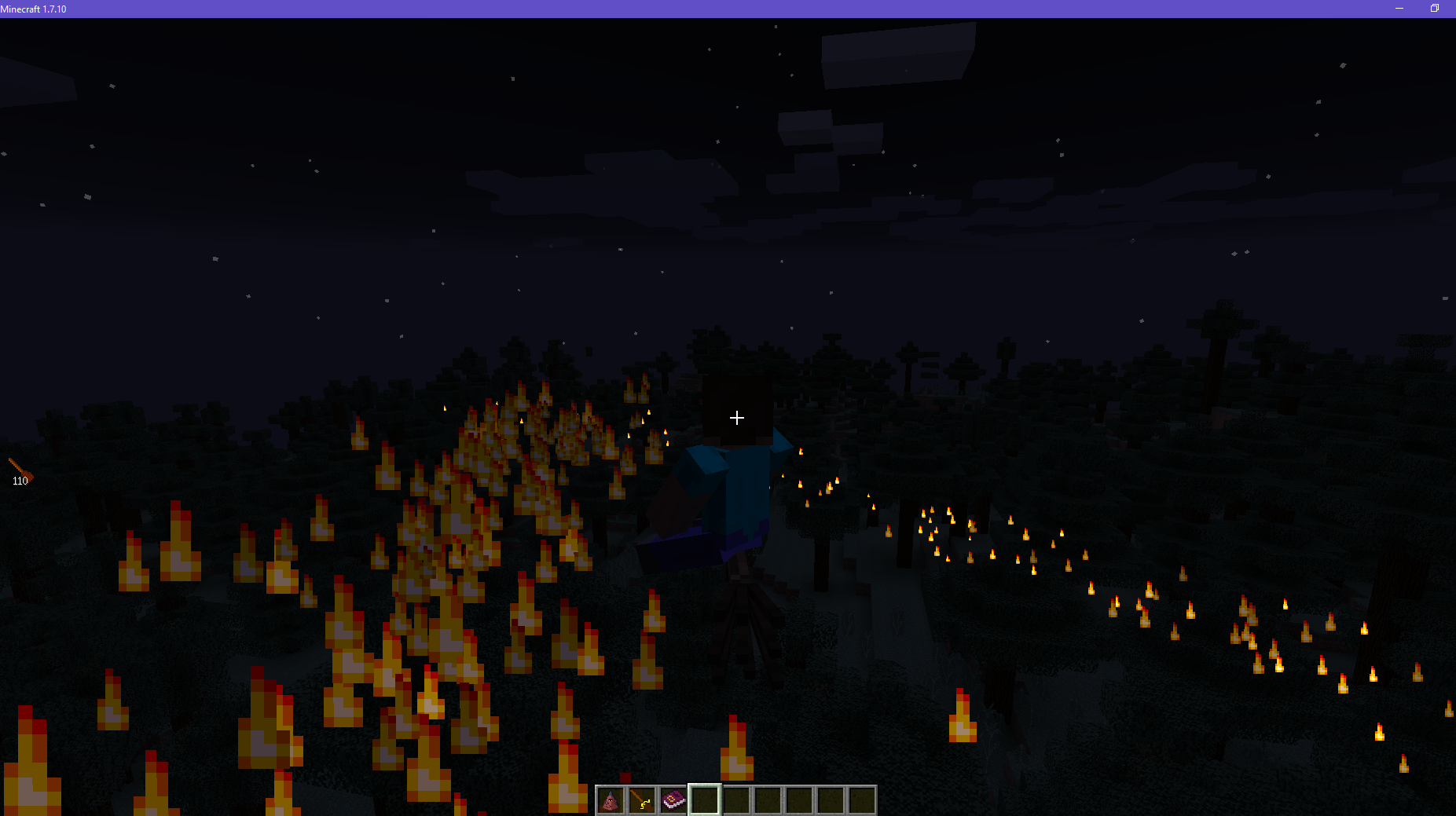Select the purple spell book in the hotbar

[x=673, y=799]
